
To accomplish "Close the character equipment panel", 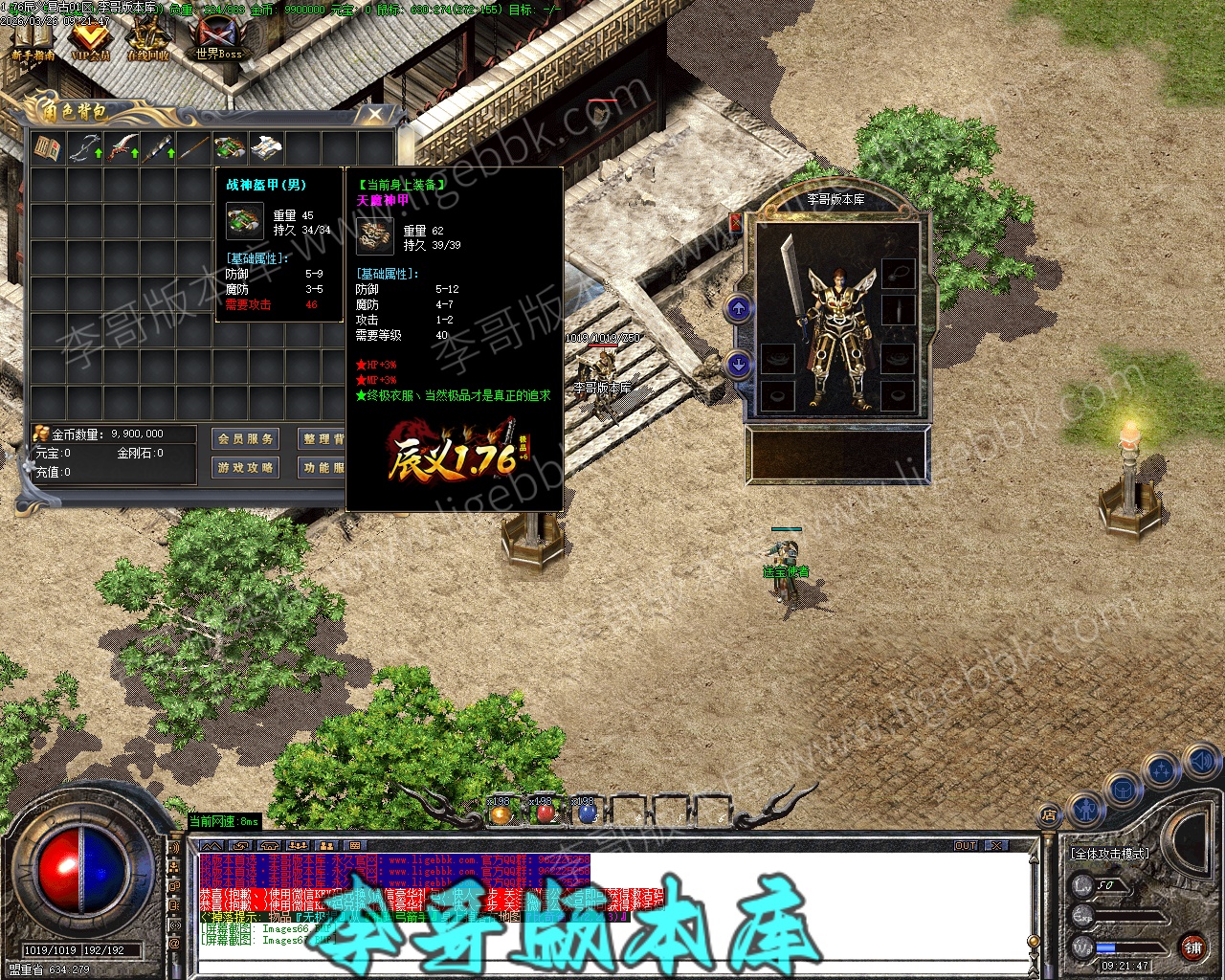I will point(735,222).
